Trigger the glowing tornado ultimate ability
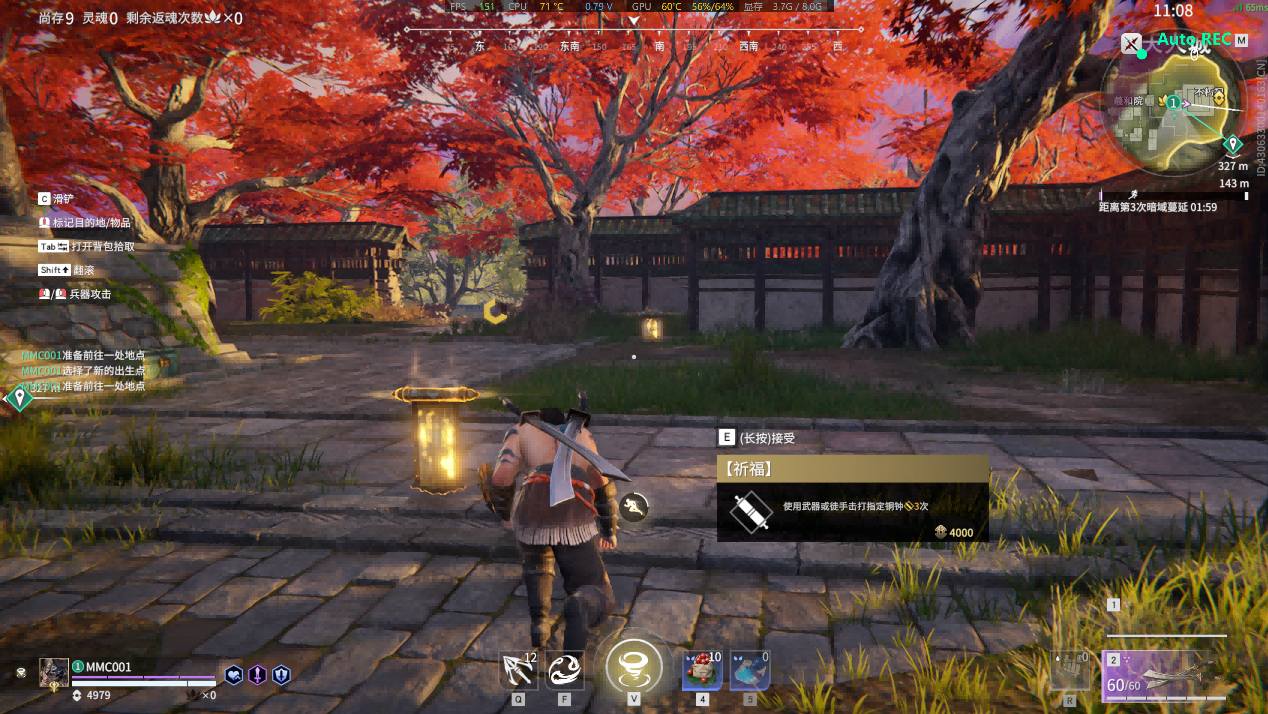The height and width of the screenshot is (714, 1268). (634, 667)
